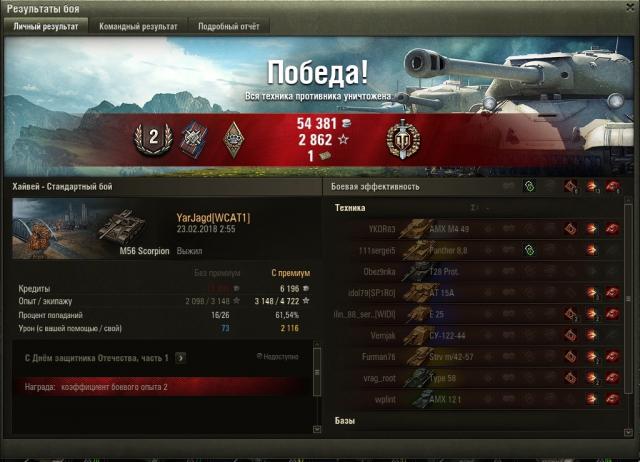Click the mastery badge medal icon
This screenshot has height=462, width=640.
tap(403, 140)
